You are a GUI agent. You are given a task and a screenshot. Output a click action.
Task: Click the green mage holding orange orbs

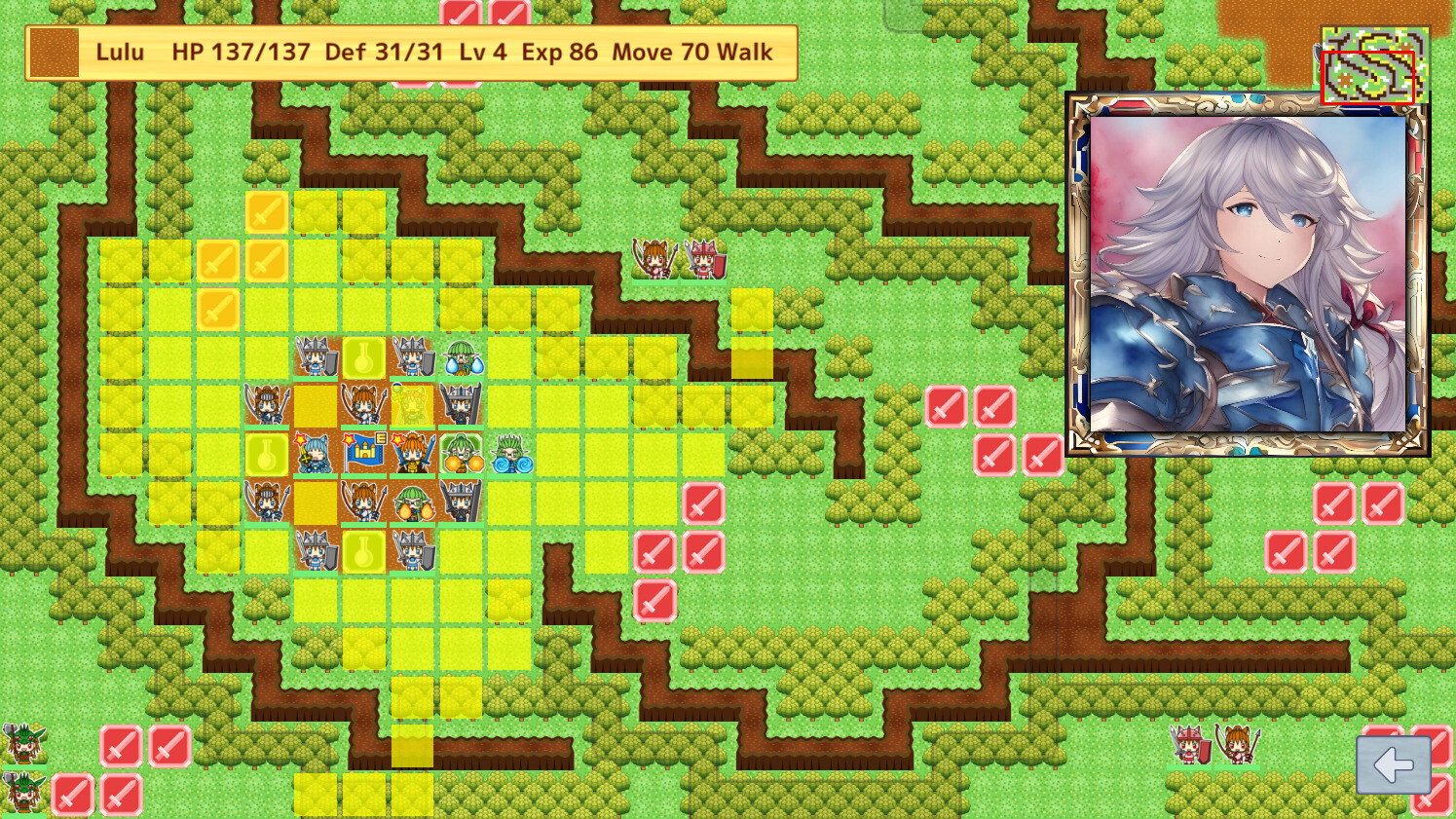(462, 456)
